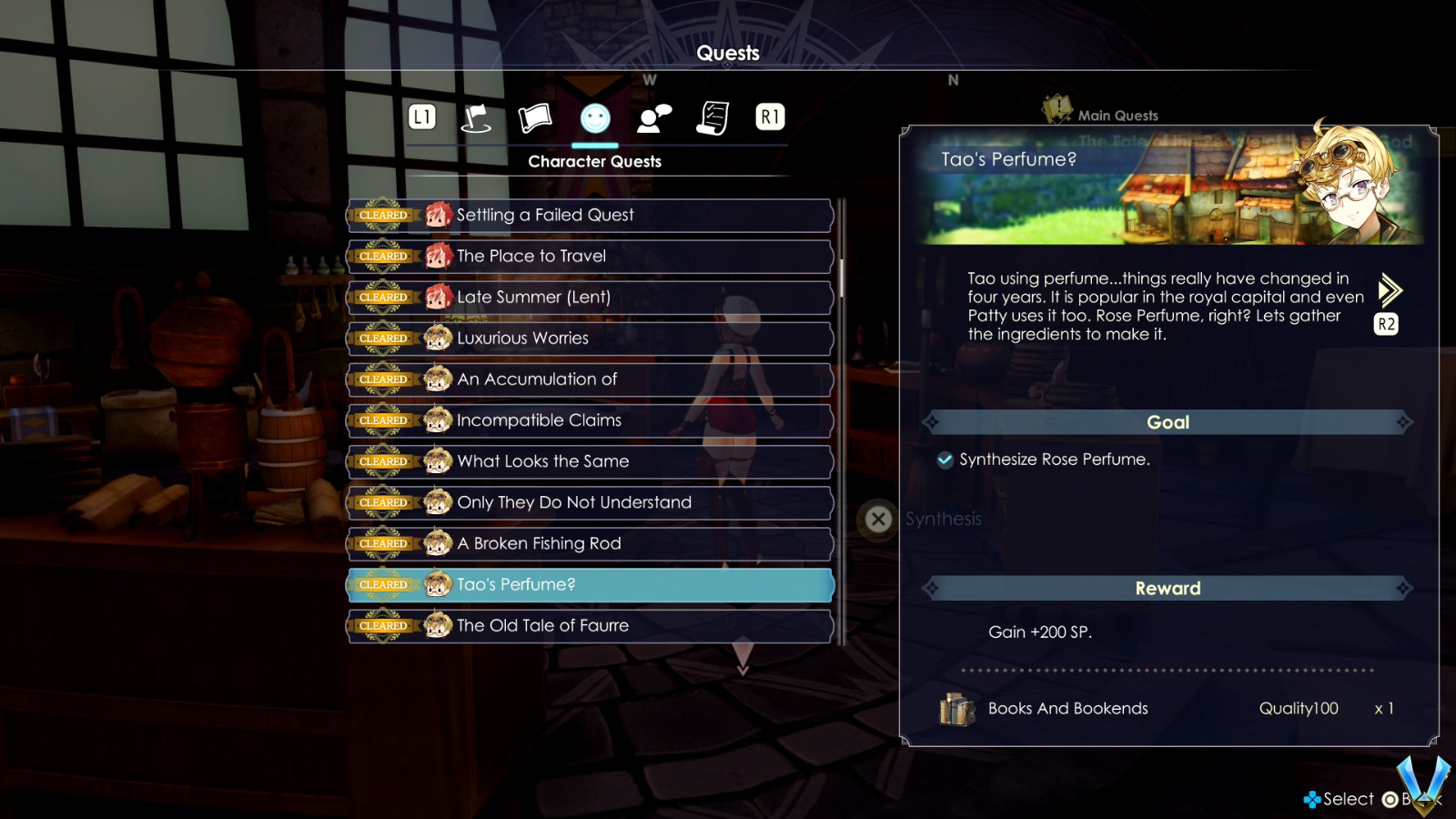Select A Broken Fishing Rod quest

point(590,543)
